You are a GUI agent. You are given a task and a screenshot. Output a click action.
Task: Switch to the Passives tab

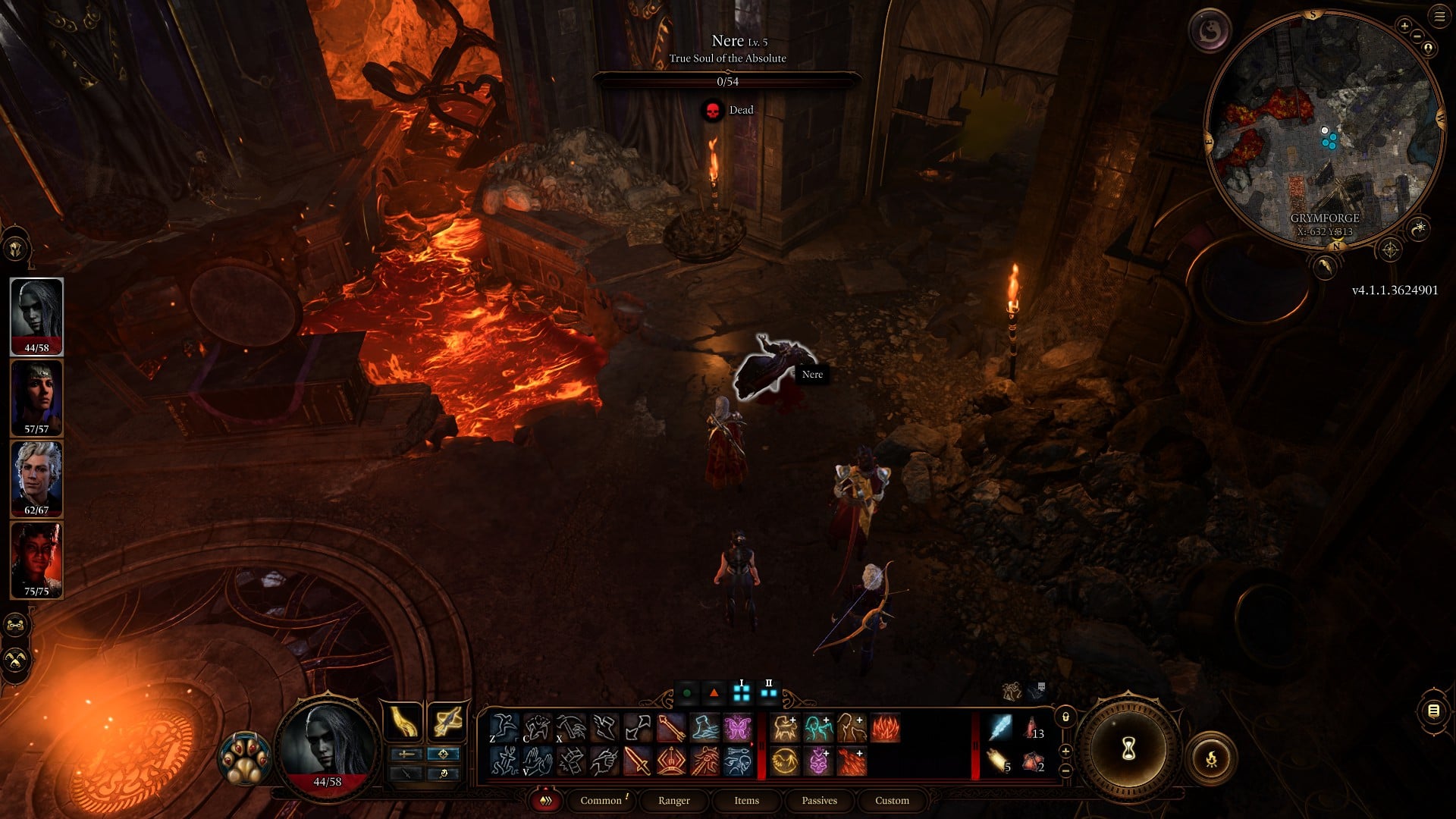point(819,801)
